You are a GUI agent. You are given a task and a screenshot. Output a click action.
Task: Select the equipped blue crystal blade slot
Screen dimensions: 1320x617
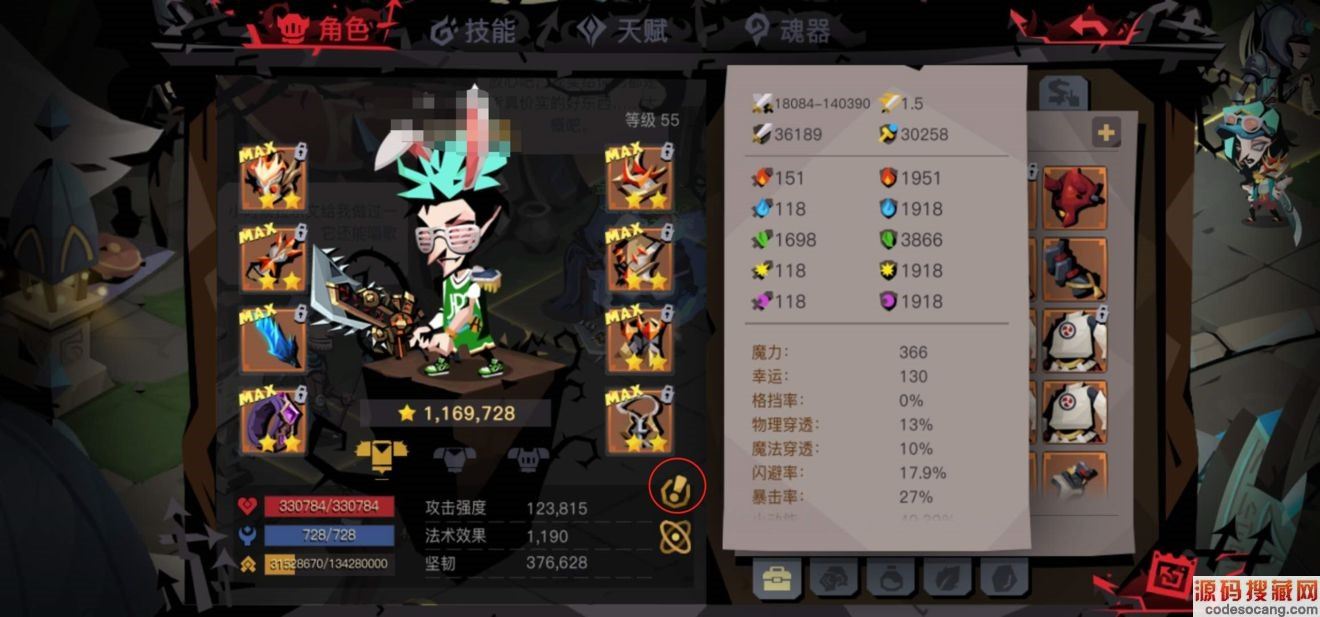point(272,338)
